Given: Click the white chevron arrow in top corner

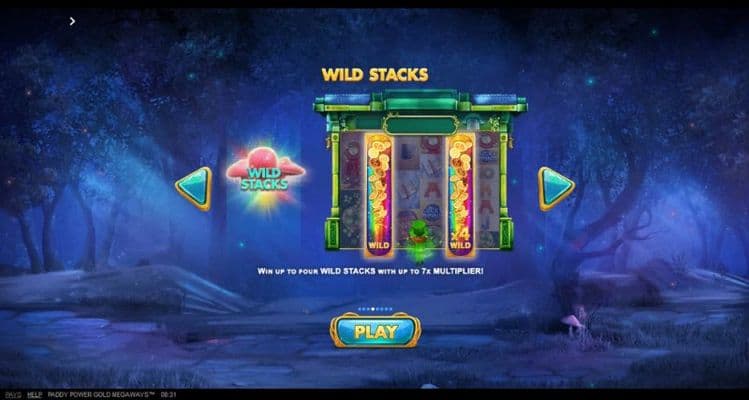Looking at the screenshot, I should 73,21.
